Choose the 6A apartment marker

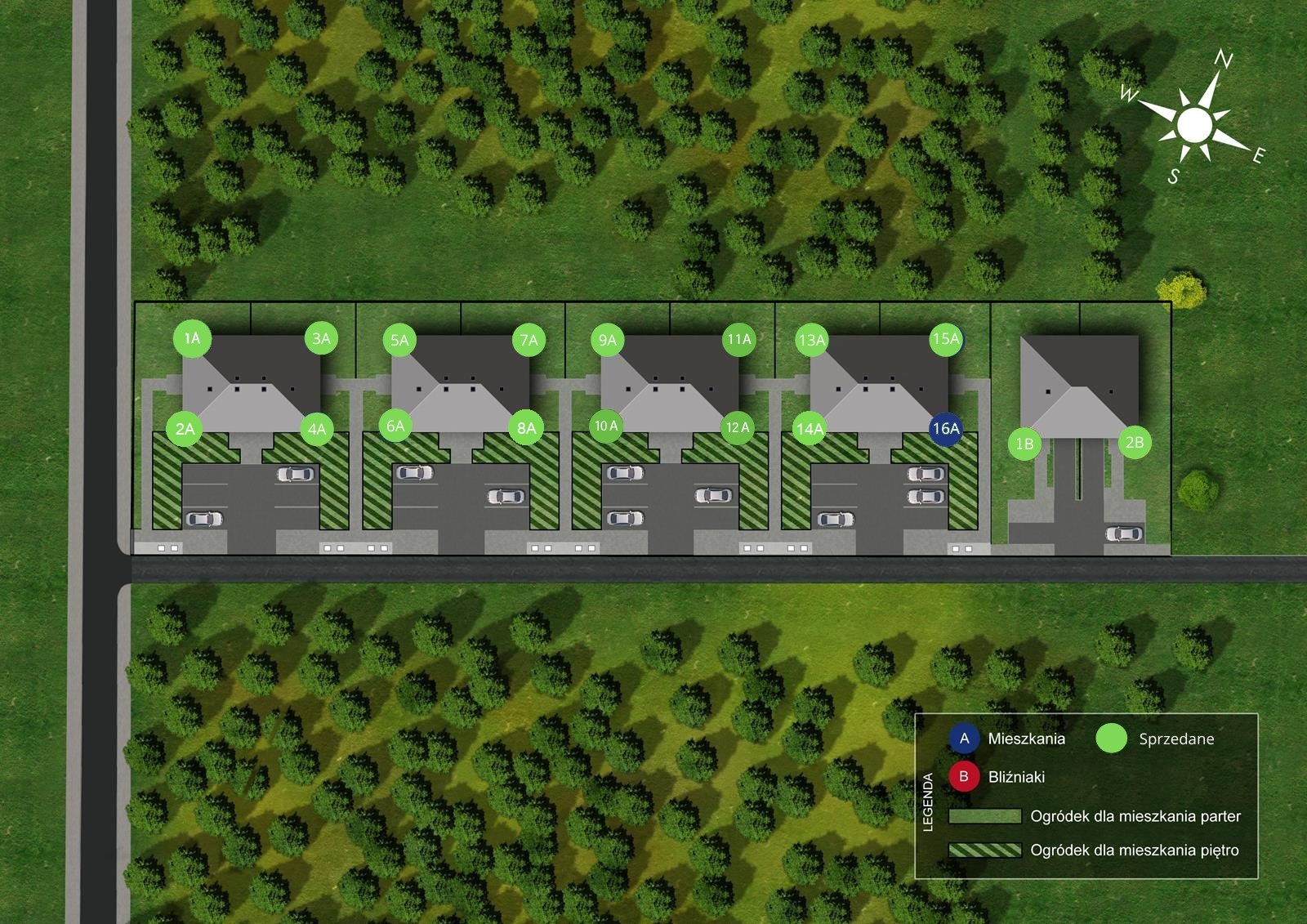(395, 426)
